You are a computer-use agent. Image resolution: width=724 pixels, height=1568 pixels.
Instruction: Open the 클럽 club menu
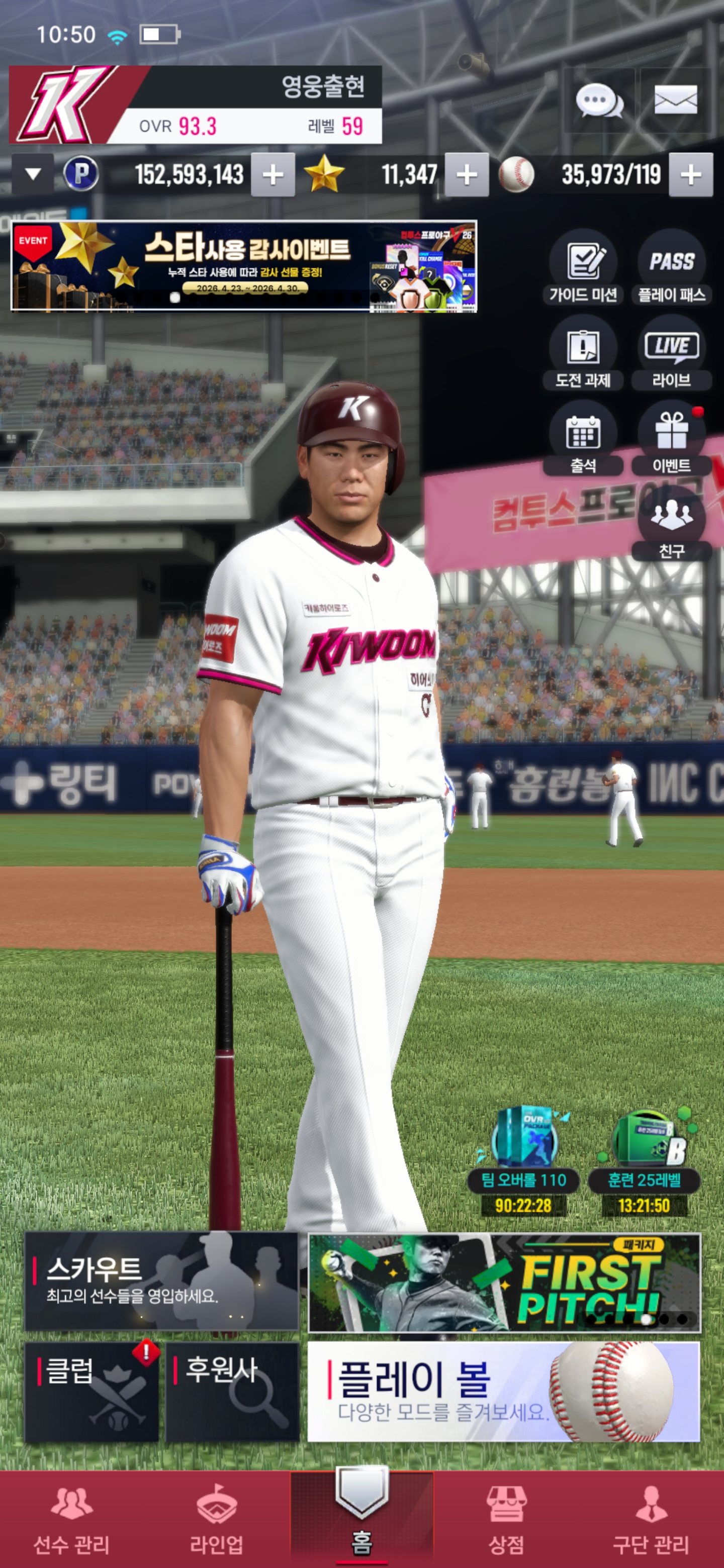(x=92, y=1392)
